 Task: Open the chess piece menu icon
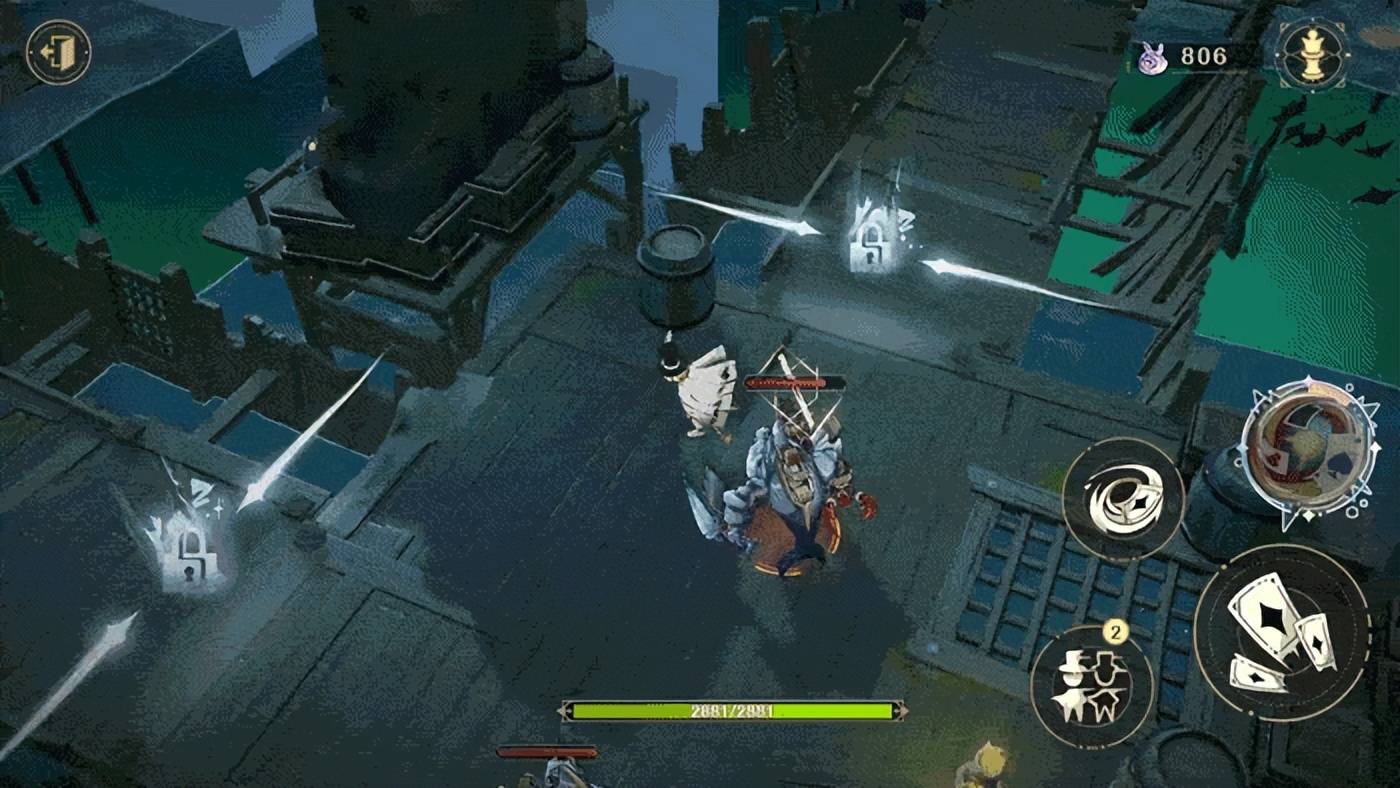pos(1311,55)
